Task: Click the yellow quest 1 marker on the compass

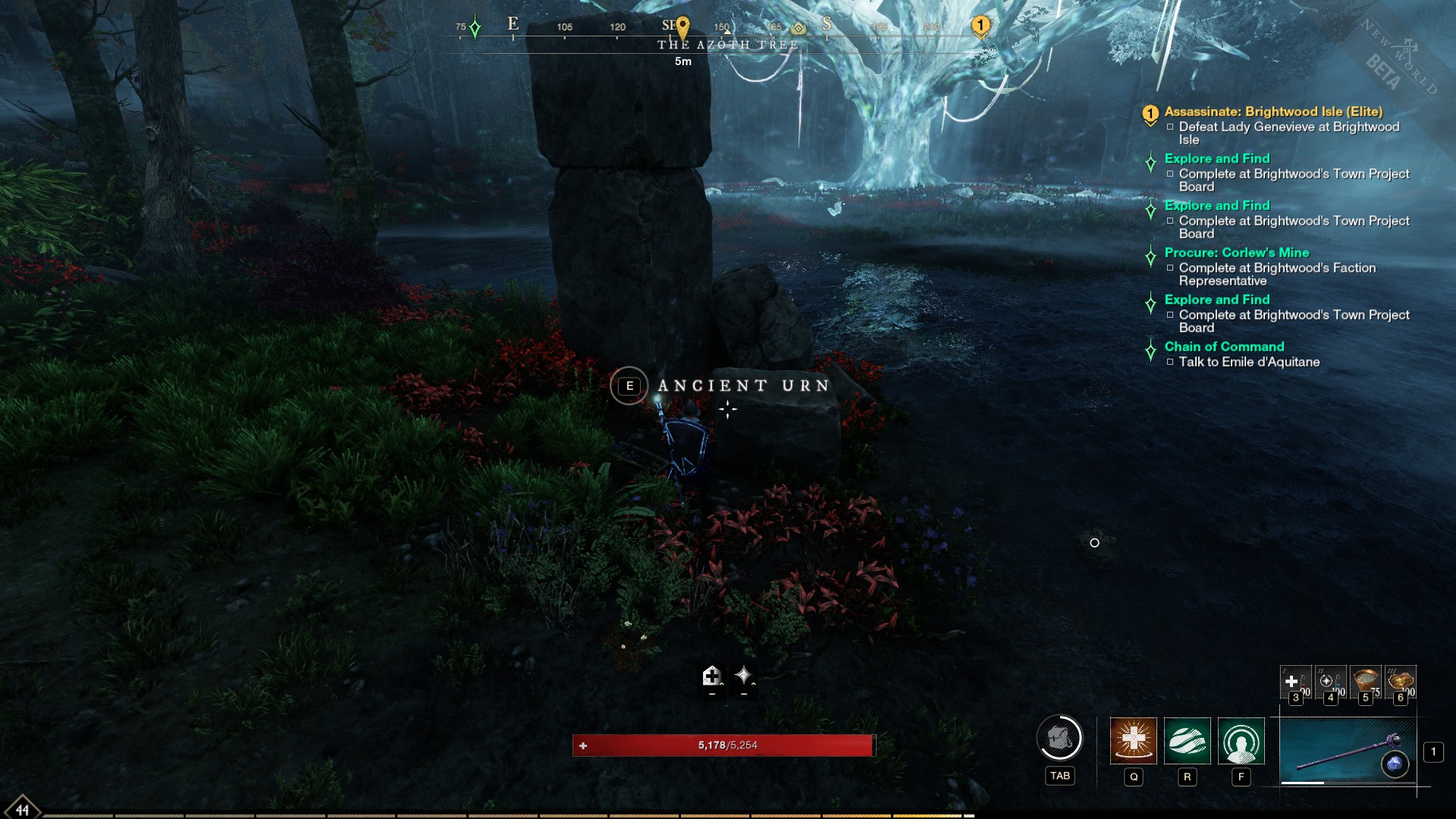Action: click(981, 25)
